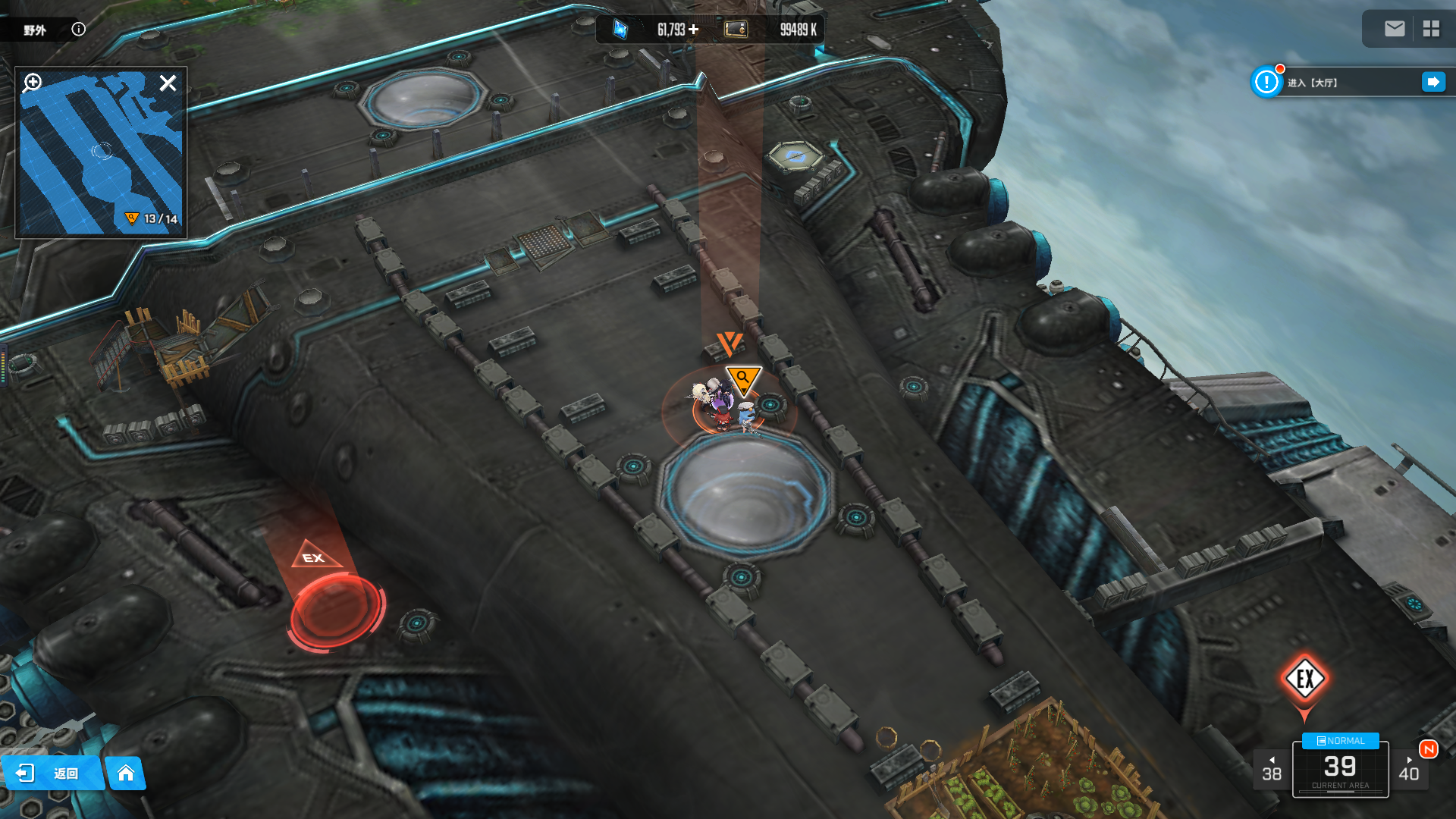Viewport: 1456px width, 819px height.
Task: Return to the home screen
Action: point(126,773)
